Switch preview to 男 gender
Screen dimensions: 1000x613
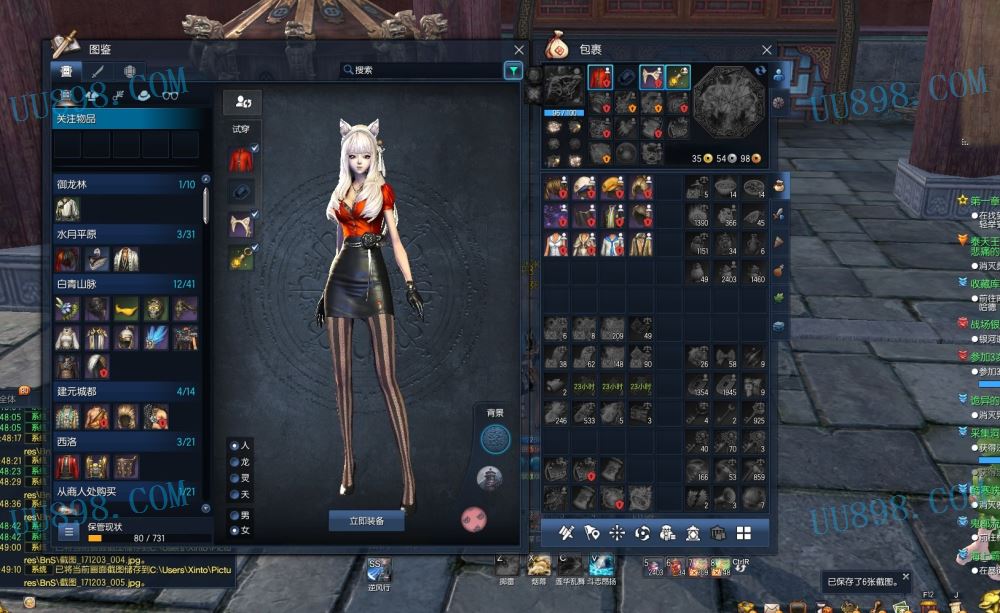click(x=235, y=515)
